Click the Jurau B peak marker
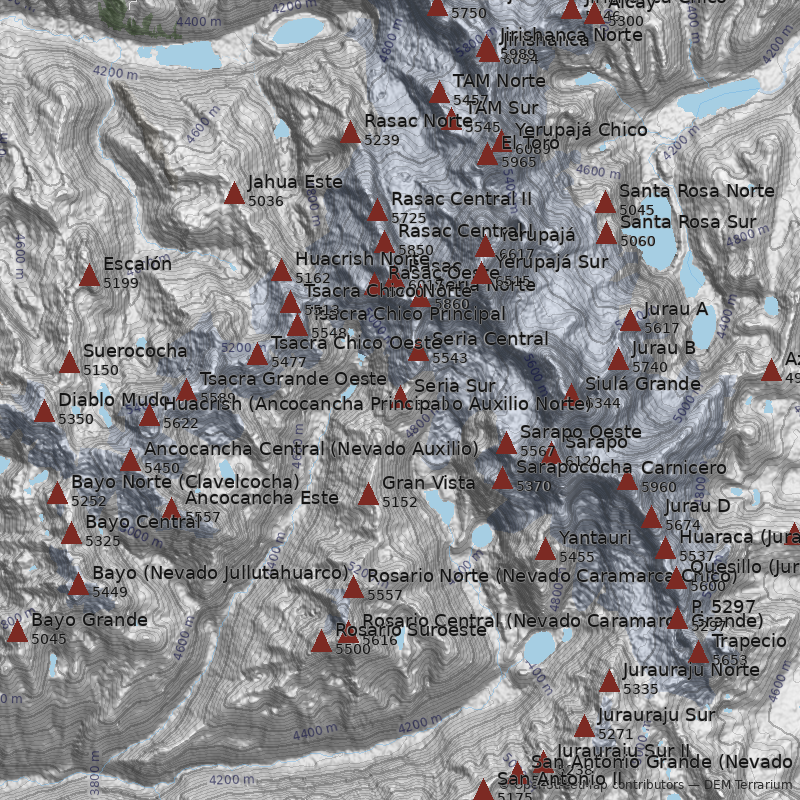 (x=618, y=360)
